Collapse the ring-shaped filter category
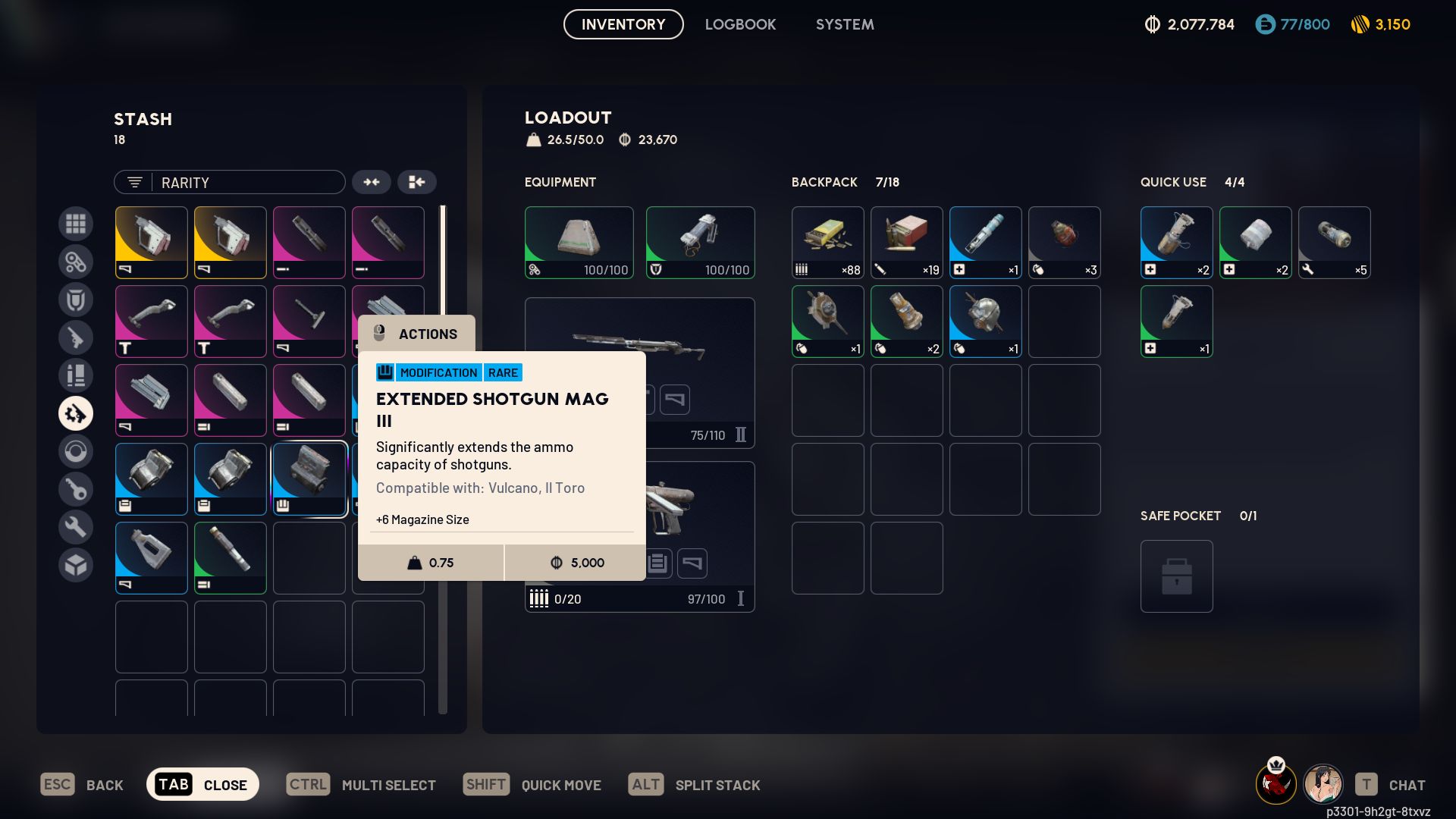The height and width of the screenshot is (819, 1456). 76,451
